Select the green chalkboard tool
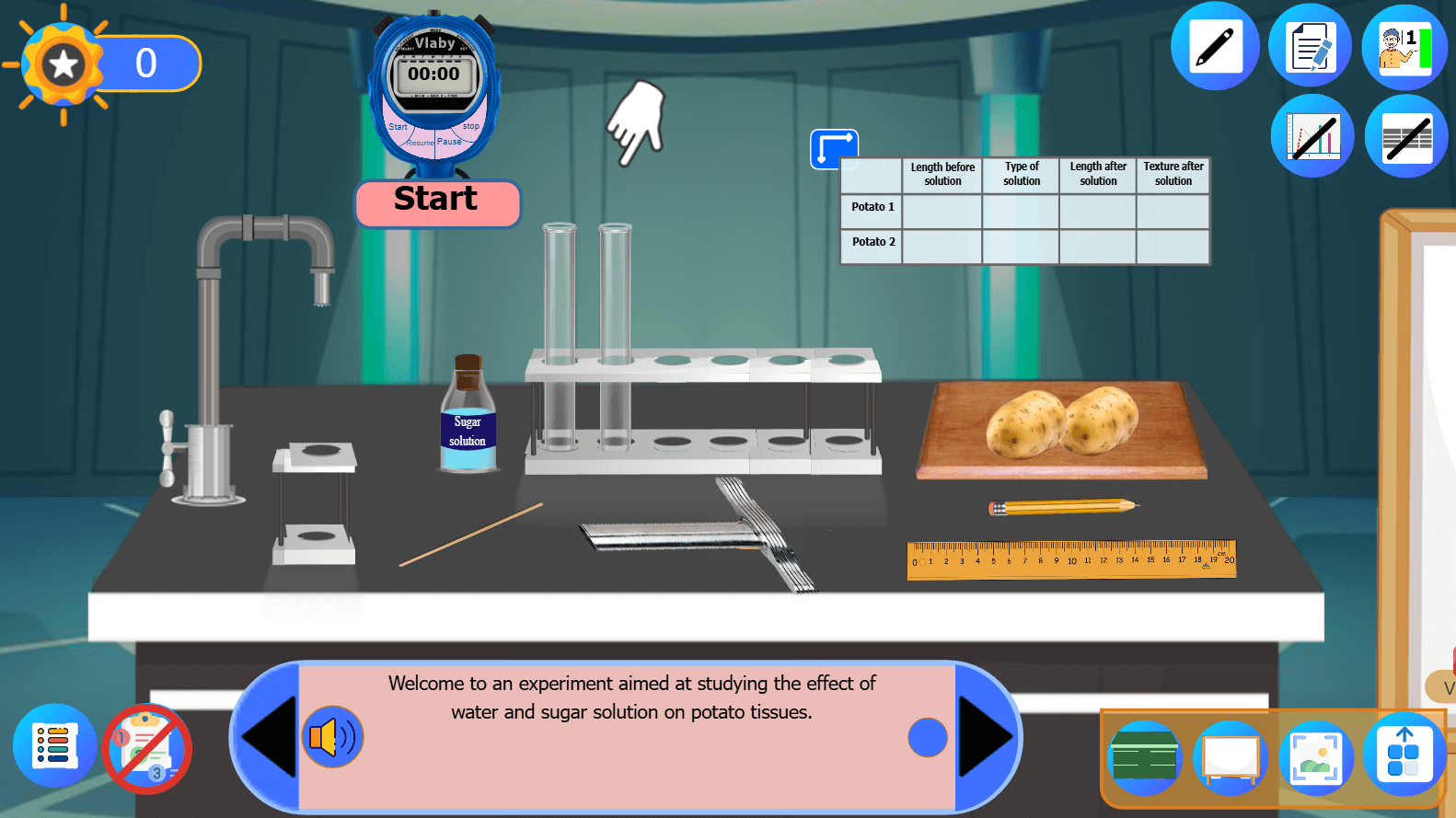Screen dimensions: 1456x818 point(1144,759)
